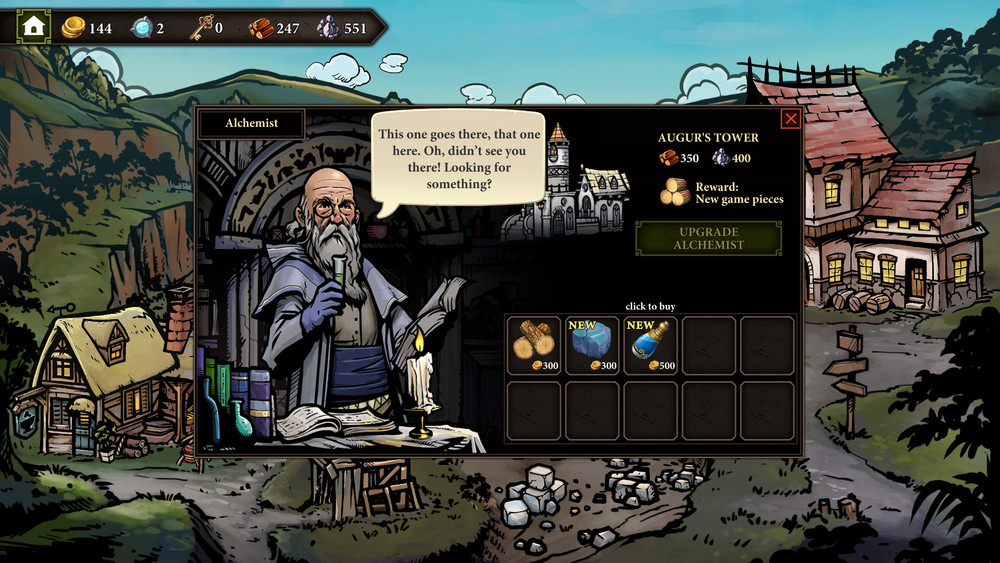This screenshot has height=563, width=1000.
Task: Buy the wood logs for 300 gold
Action: (533, 345)
